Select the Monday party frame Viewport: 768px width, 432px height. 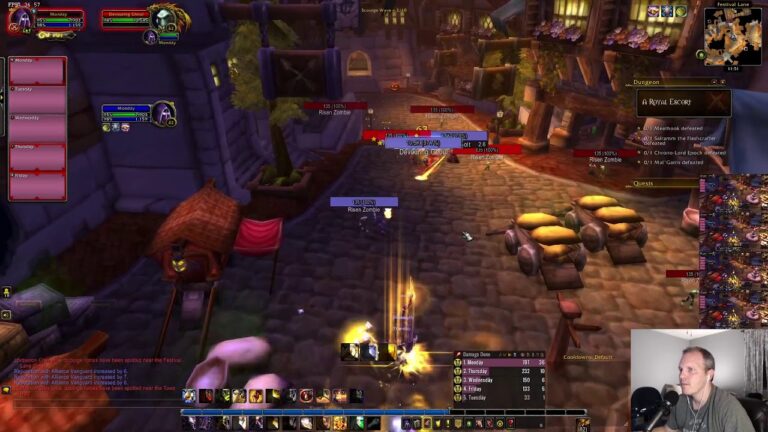pyautogui.click(x=38, y=71)
